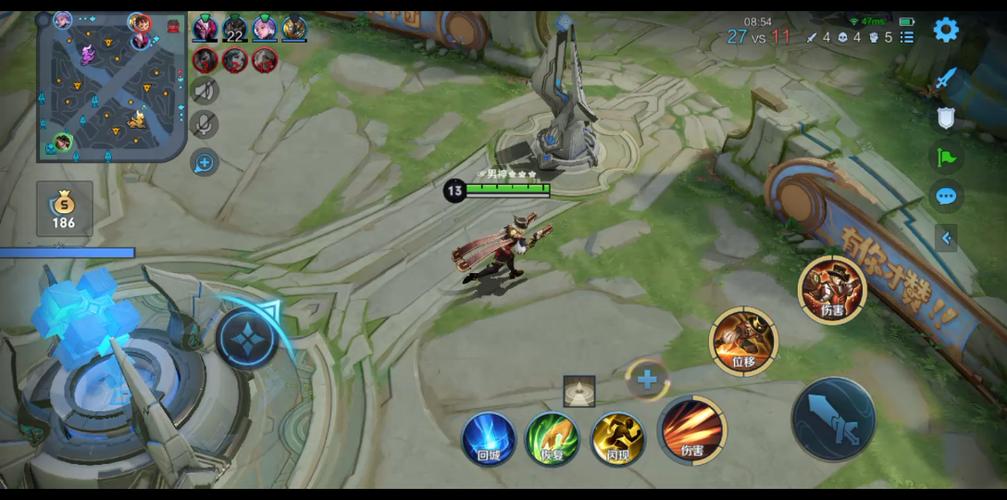The image size is (1007, 500).
Task: Activate the 回城 recall ability
Action: coord(488,438)
